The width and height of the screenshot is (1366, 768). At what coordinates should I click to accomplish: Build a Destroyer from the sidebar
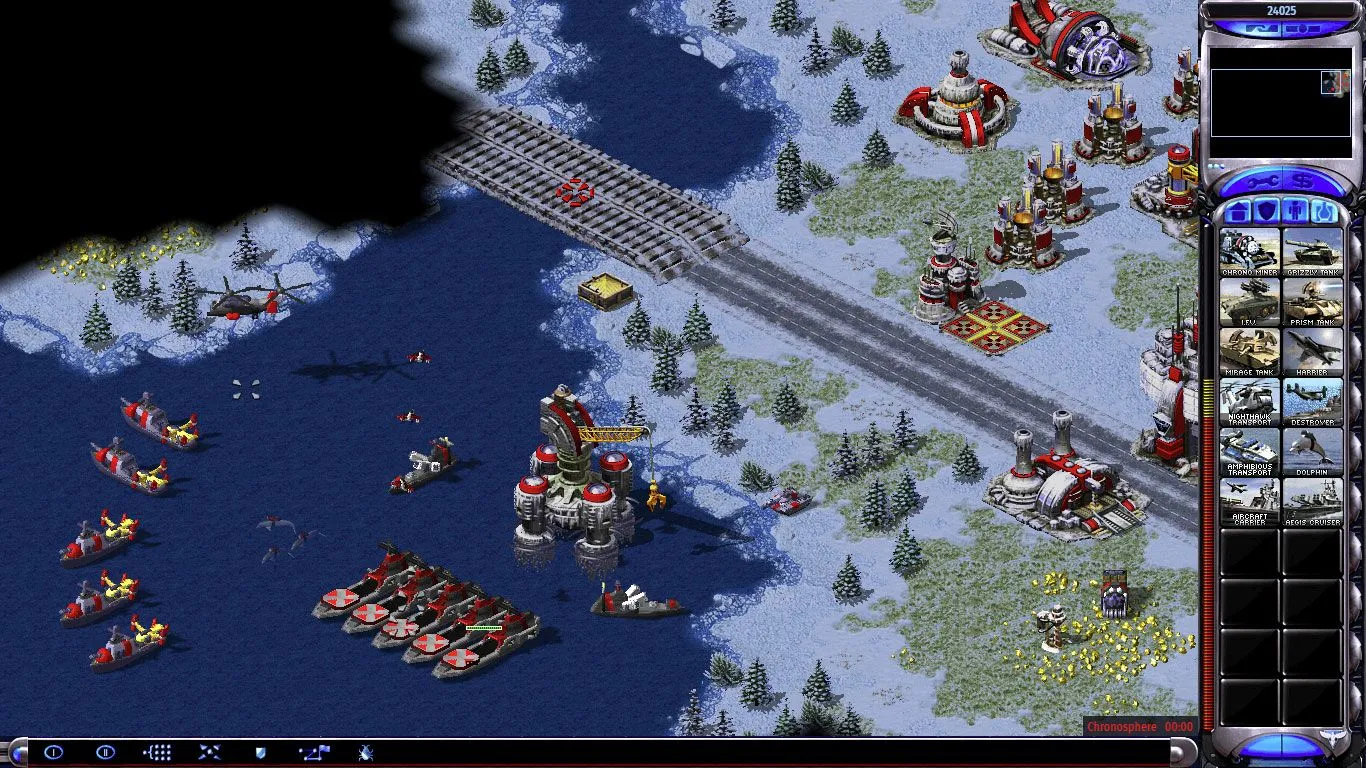(x=1313, y=400)
